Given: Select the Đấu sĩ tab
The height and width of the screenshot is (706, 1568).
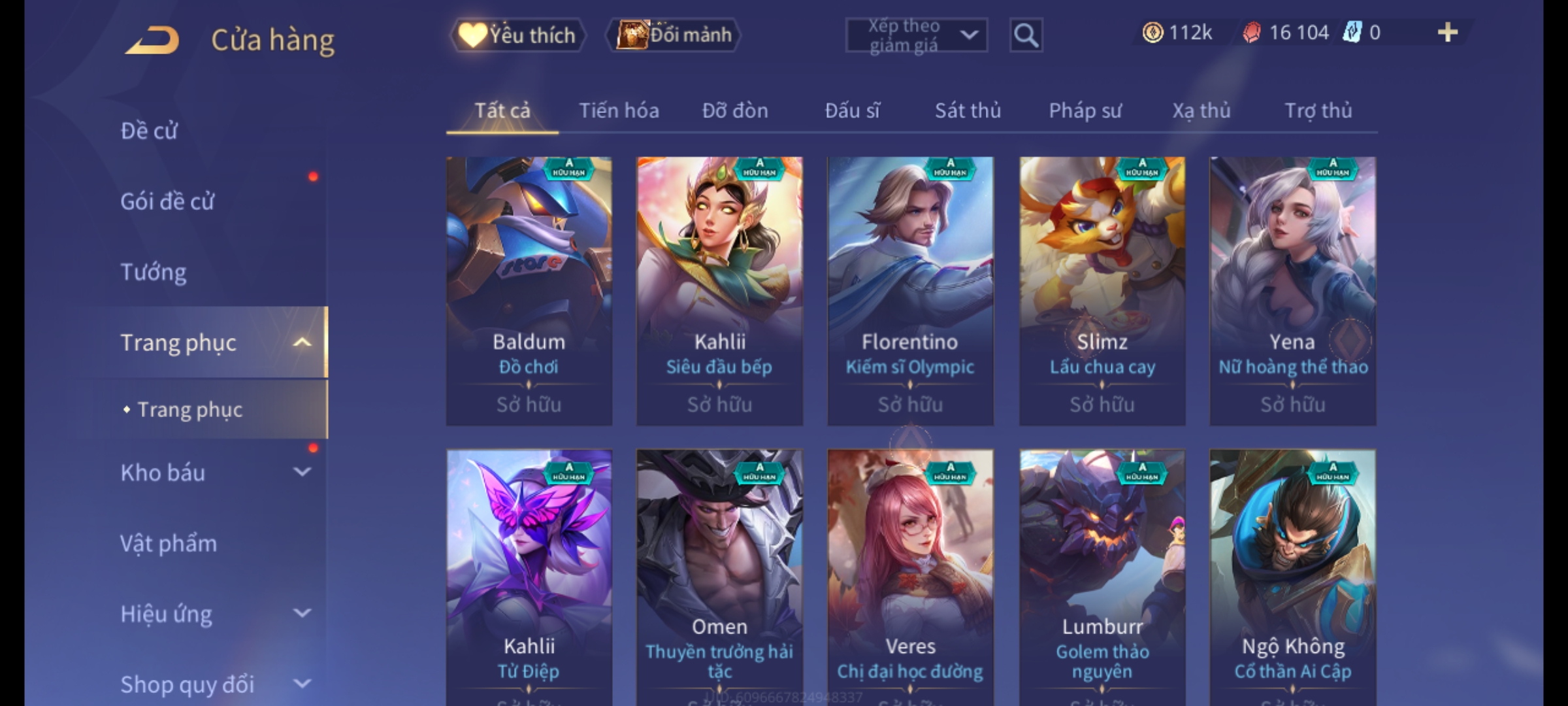Looking at the screenshot, I should pos(852,111).
